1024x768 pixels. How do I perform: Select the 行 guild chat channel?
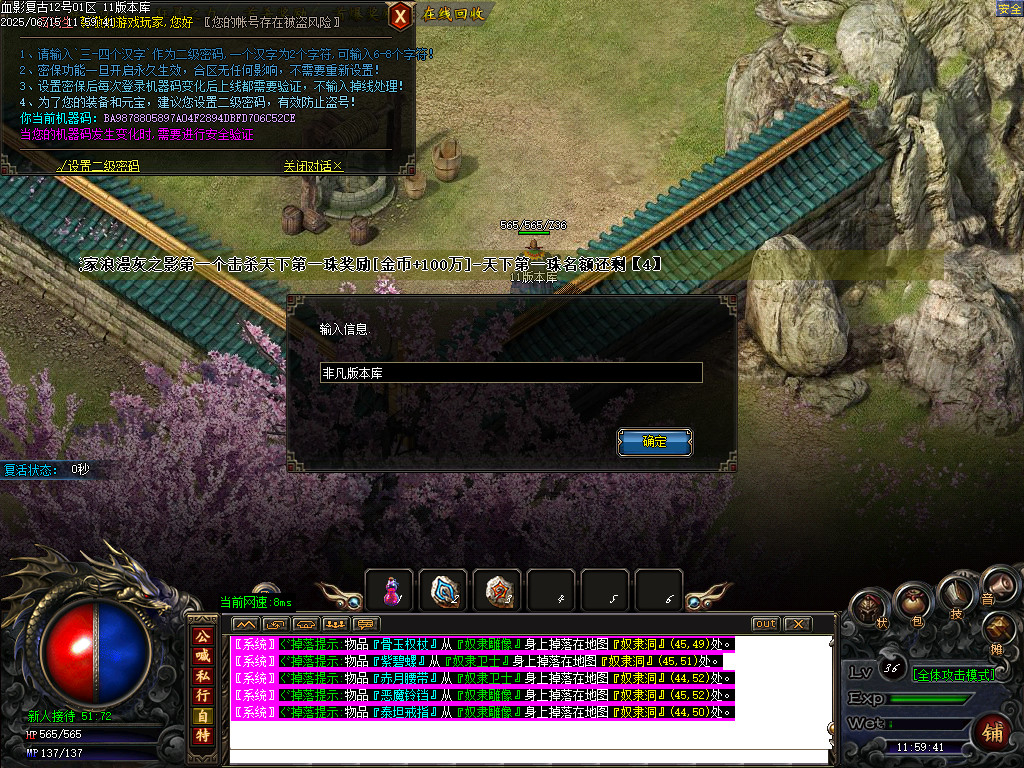(x=202, y=695)
